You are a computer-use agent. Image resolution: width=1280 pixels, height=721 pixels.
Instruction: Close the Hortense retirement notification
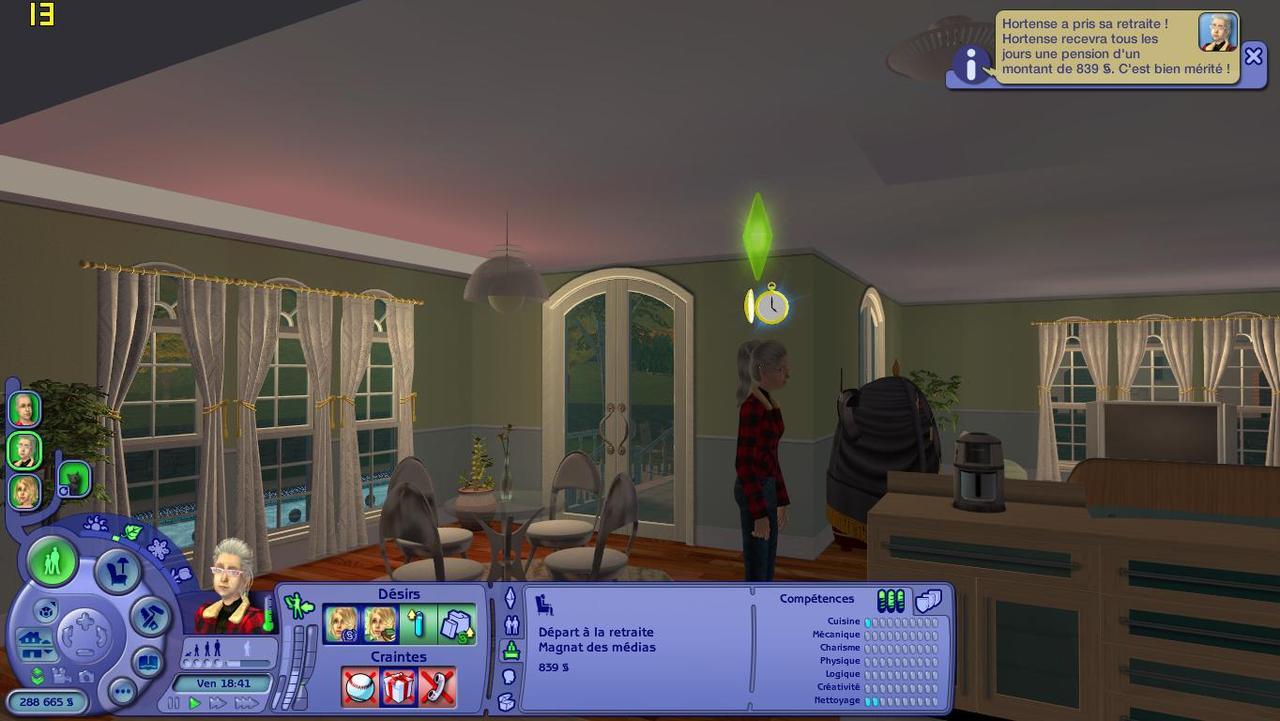coord(1253,57)
